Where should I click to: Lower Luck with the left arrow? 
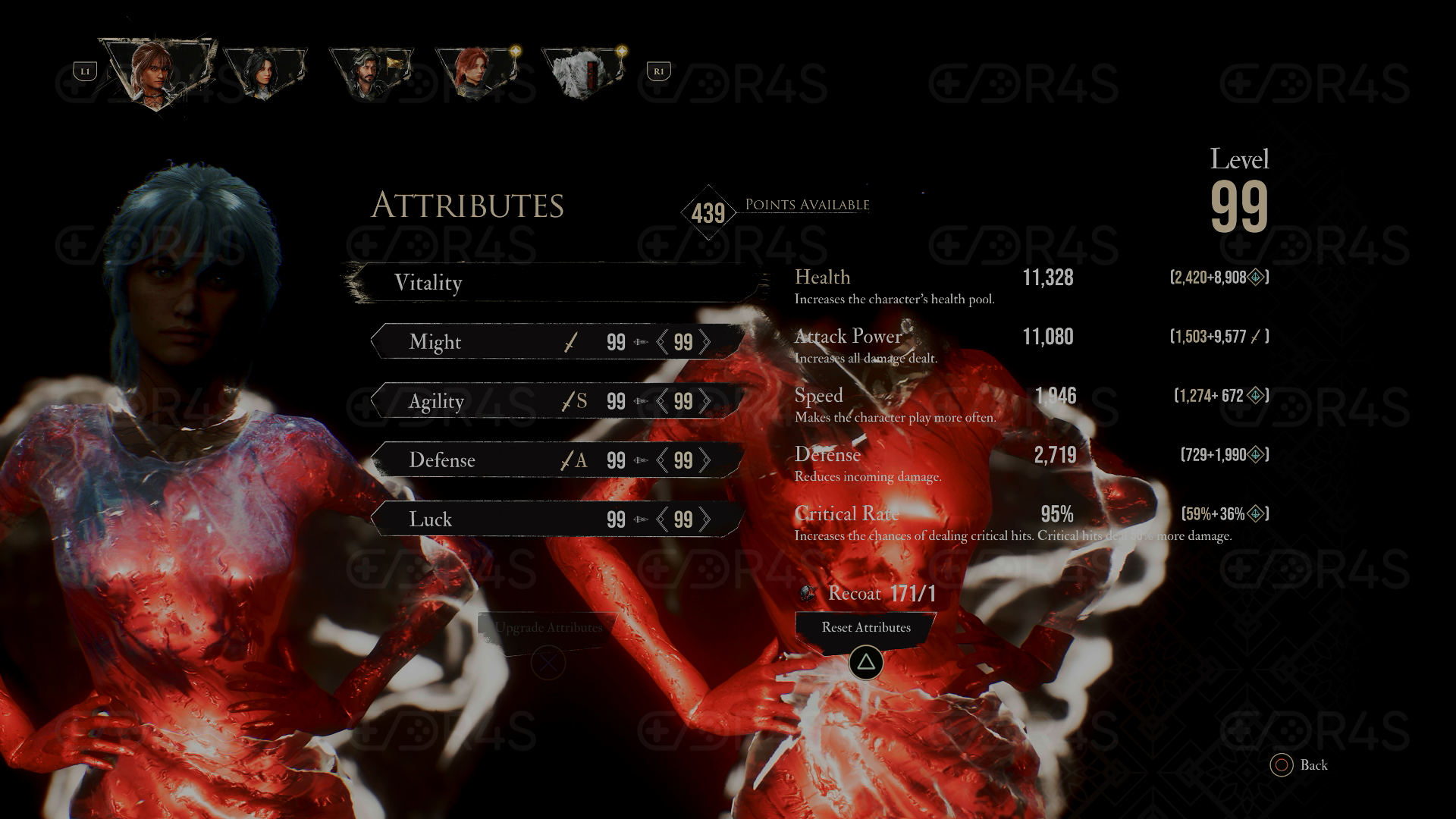(x=662, y=519)
